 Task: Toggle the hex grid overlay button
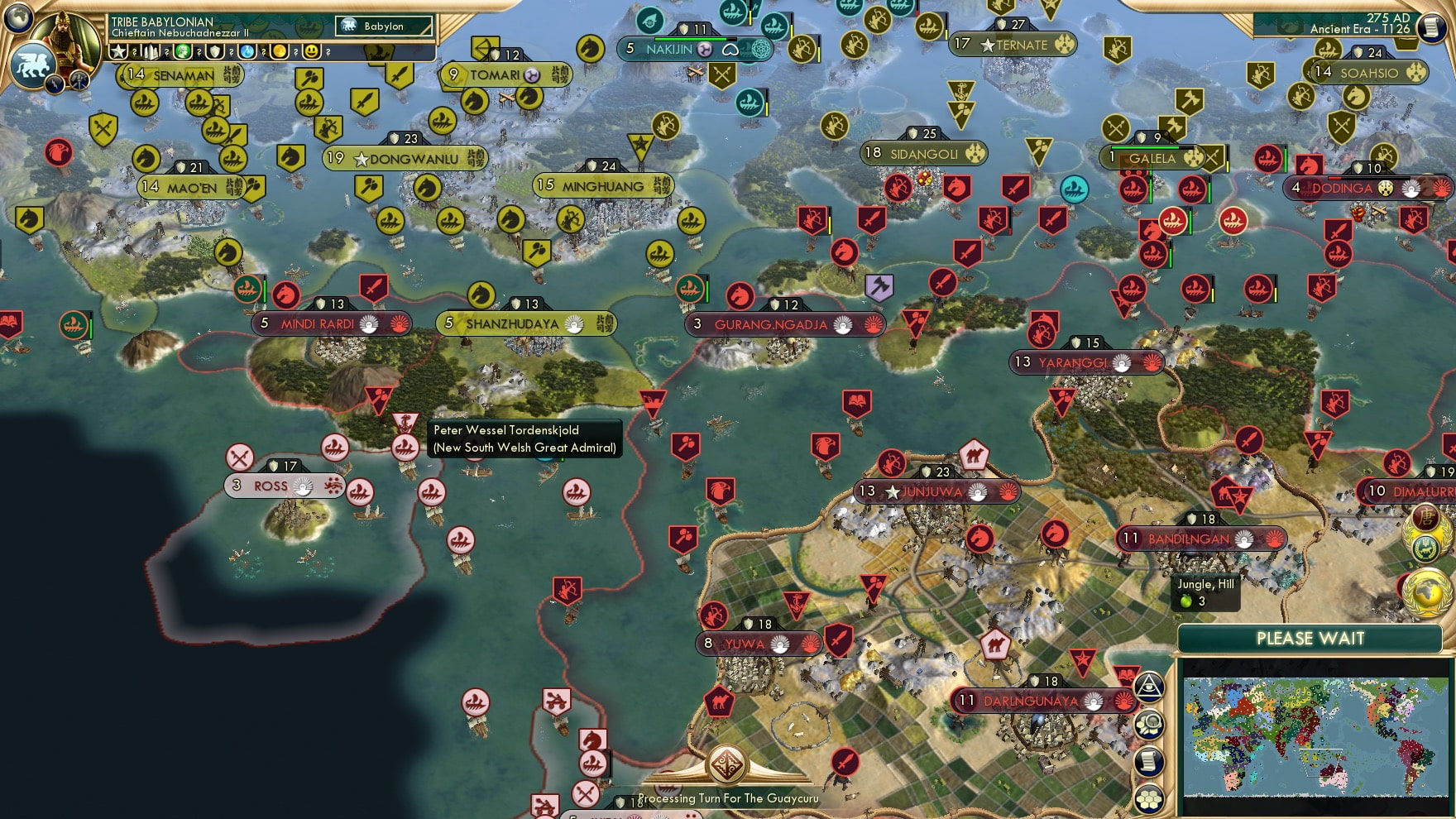click(1150, 800)
